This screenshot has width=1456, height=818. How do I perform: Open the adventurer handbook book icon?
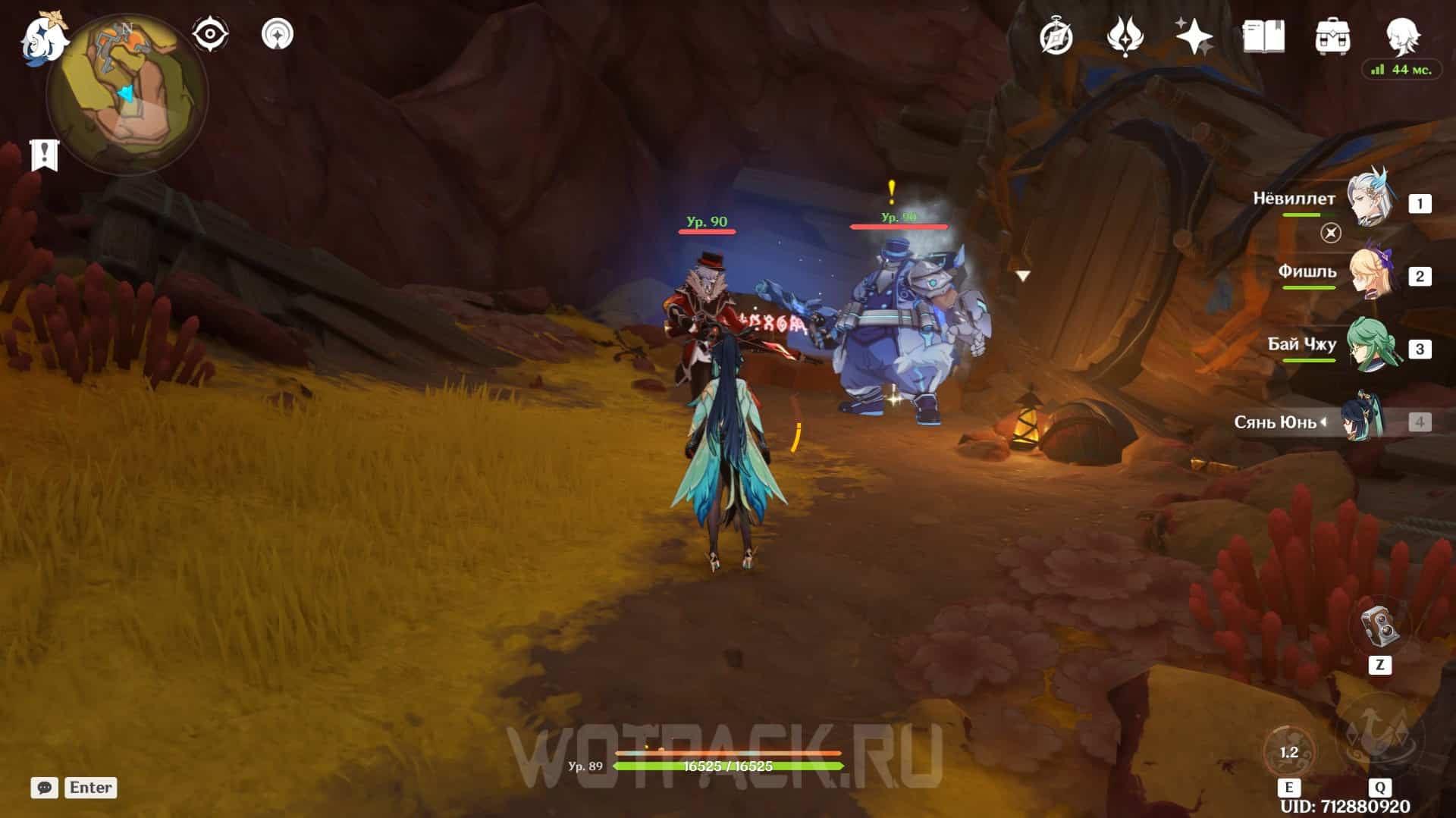[1263, 36]
